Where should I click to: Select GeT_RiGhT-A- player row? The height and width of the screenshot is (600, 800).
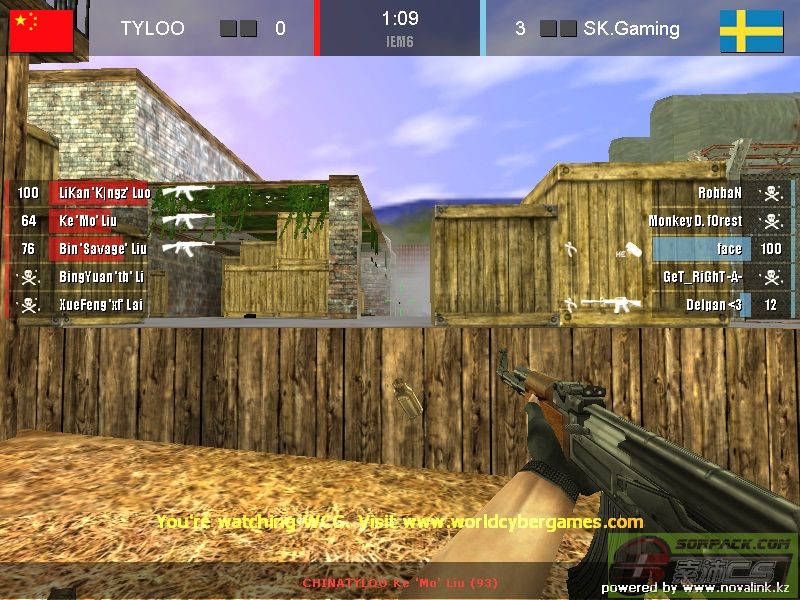click(x=702, y=276)
